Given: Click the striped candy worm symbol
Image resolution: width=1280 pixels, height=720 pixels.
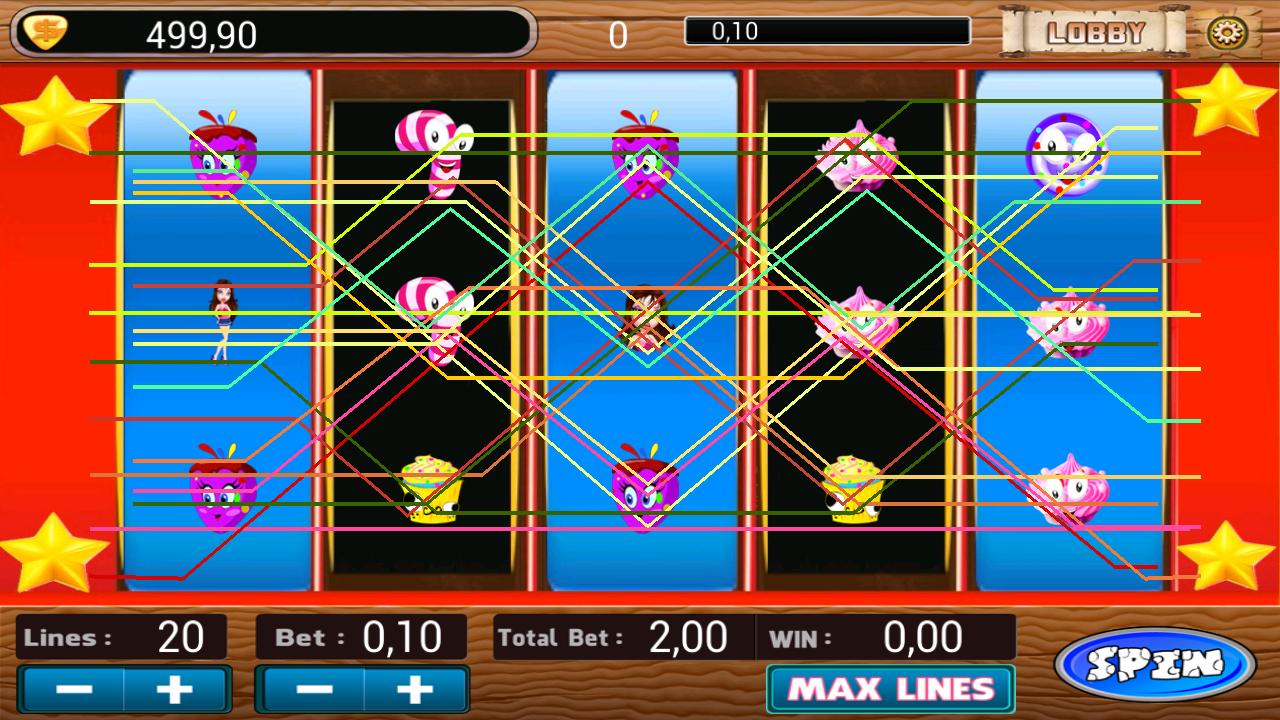Looking at the screenshot, I should pos(432,150).
